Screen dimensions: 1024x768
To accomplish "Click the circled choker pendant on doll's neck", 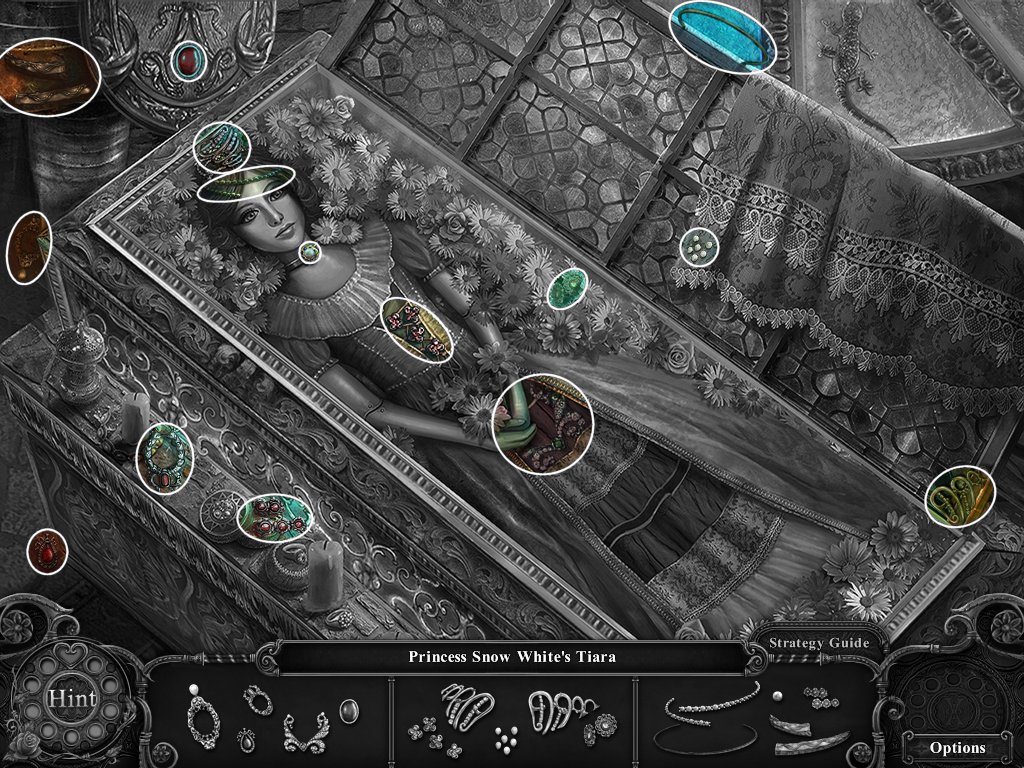I will [x=310, y=251].
